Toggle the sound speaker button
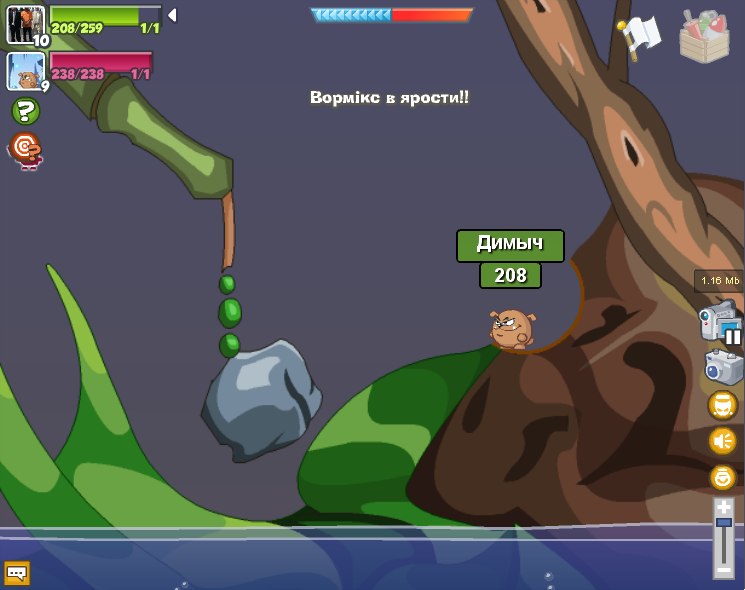The height and width of the screenshot is (590, 745). 722,441
